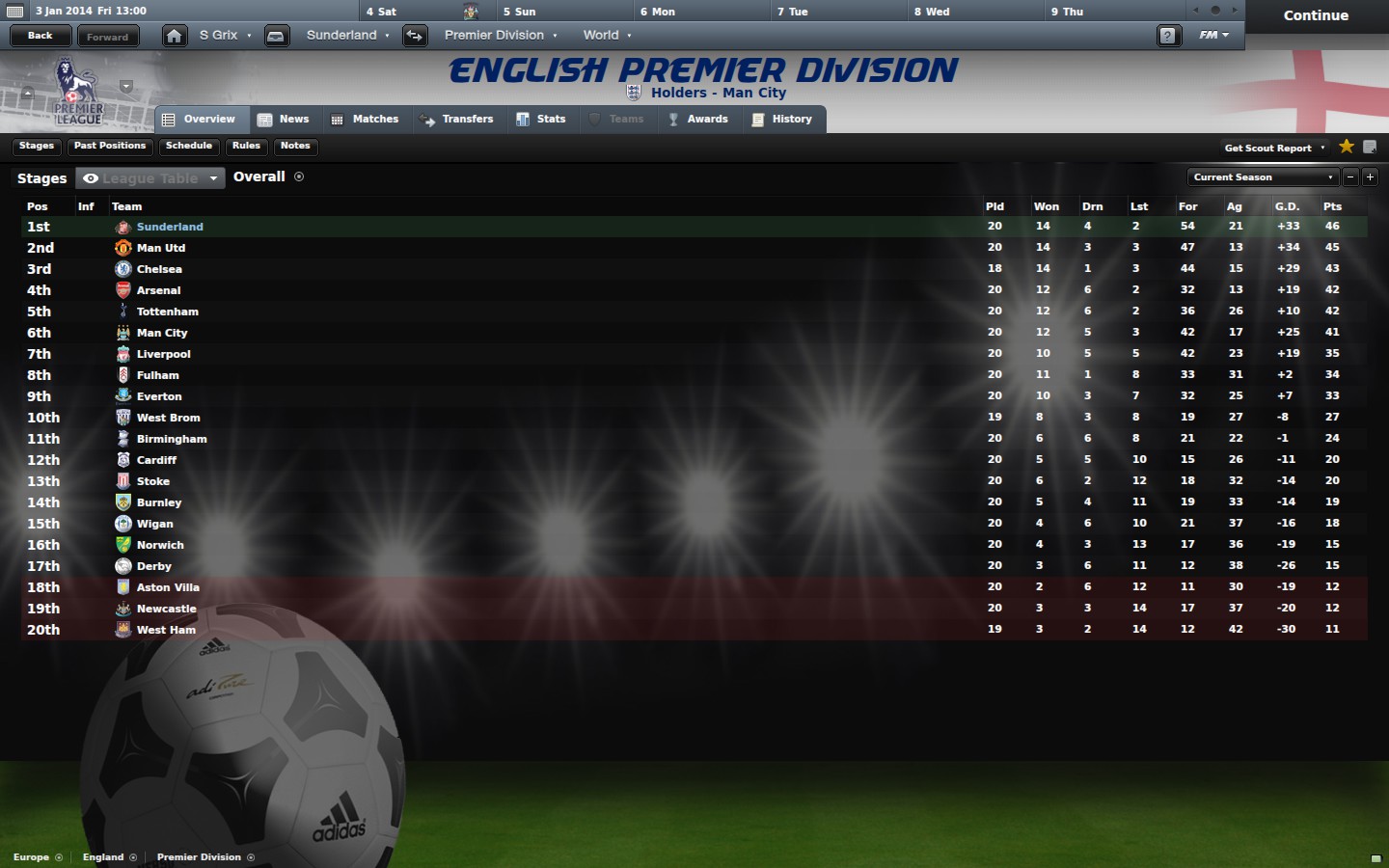This screenshot has width=1389, height=868.
Task: Open the FM menu
Action: (1213, 36)
